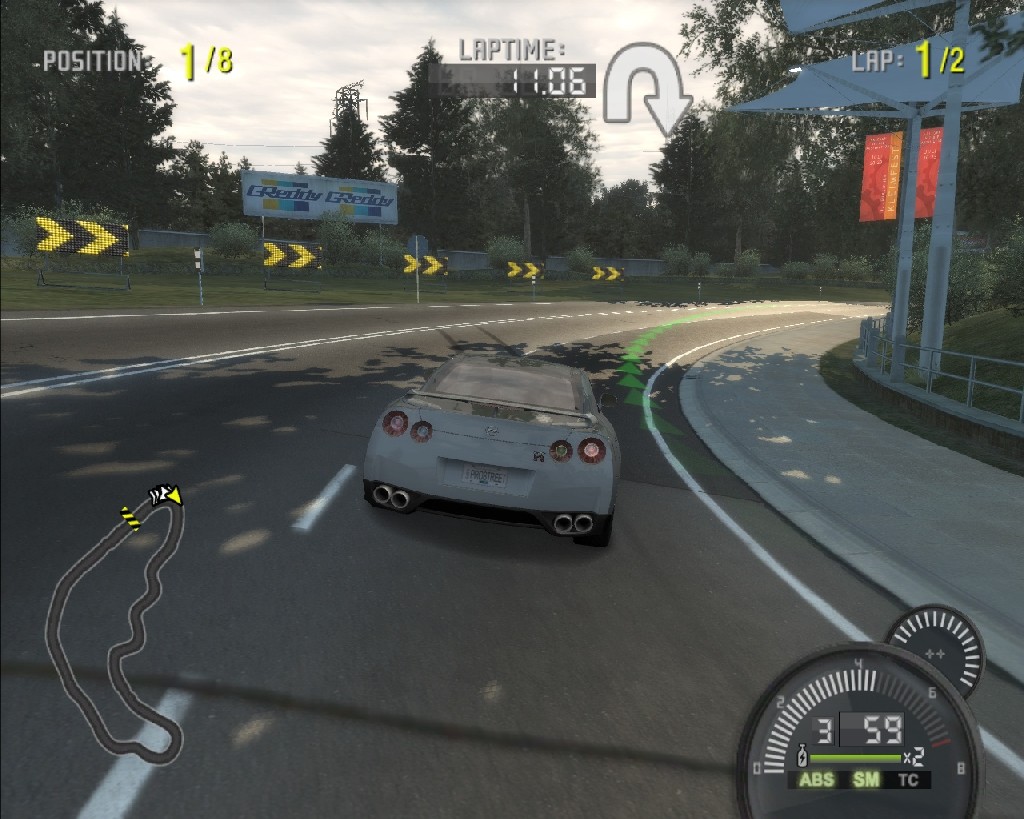Toggle the TC traction control indicator
The height and width of the screenshot is (819, 1024).
(908, 780)
